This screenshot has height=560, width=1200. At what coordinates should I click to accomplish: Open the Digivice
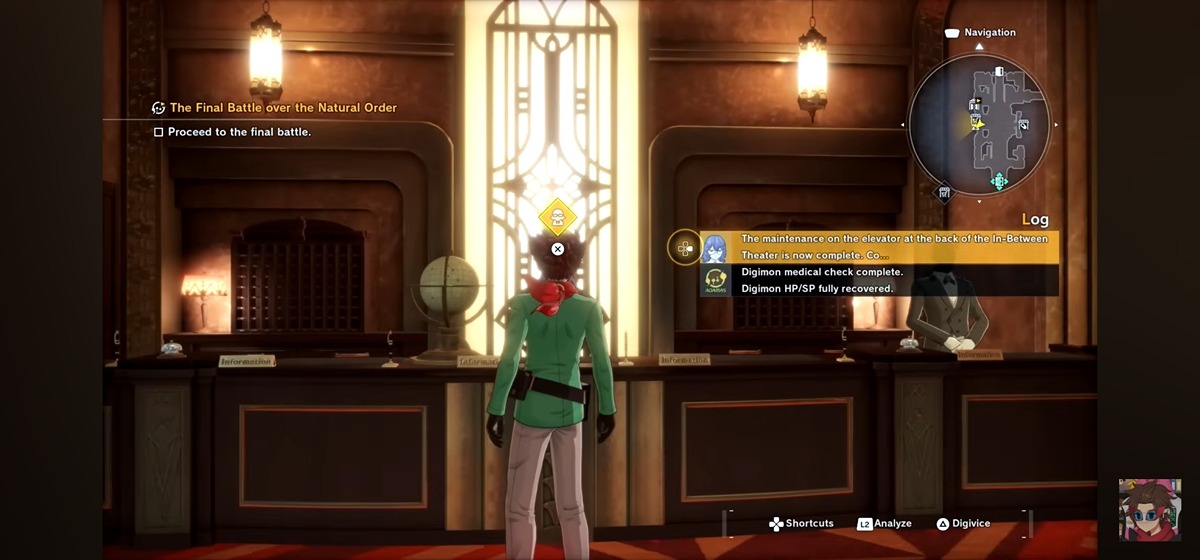coord(963,524)
